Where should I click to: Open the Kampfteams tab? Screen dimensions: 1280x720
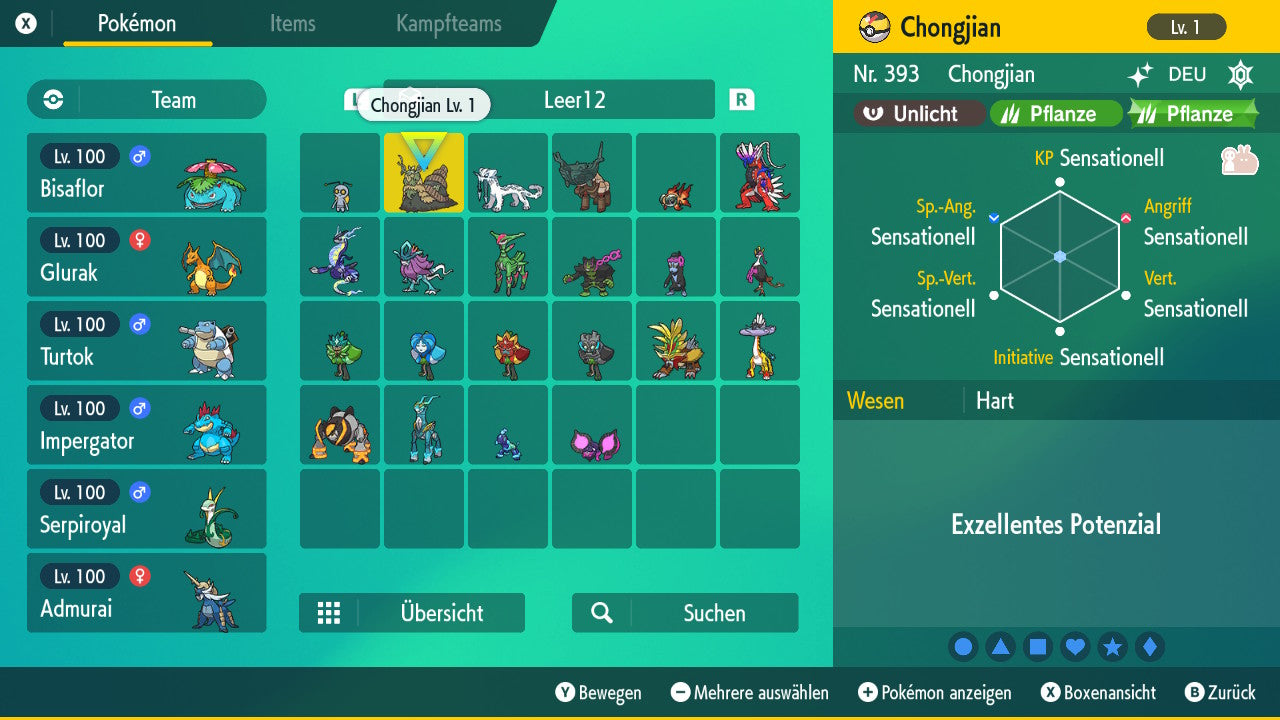coord(446,25)
